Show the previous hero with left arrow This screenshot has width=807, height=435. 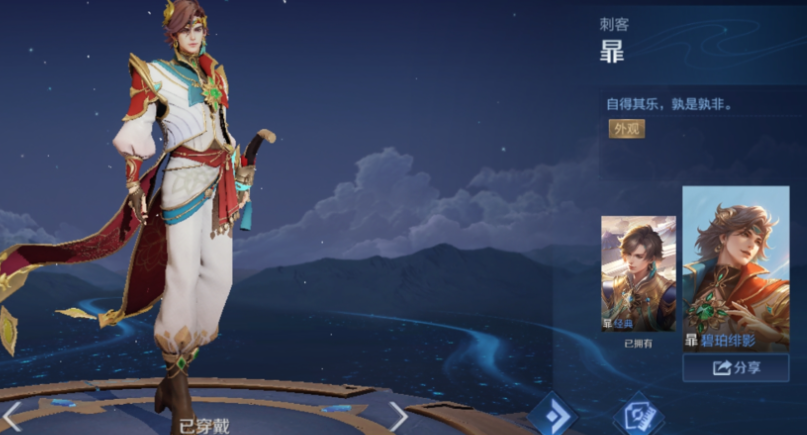pos(12,416)
